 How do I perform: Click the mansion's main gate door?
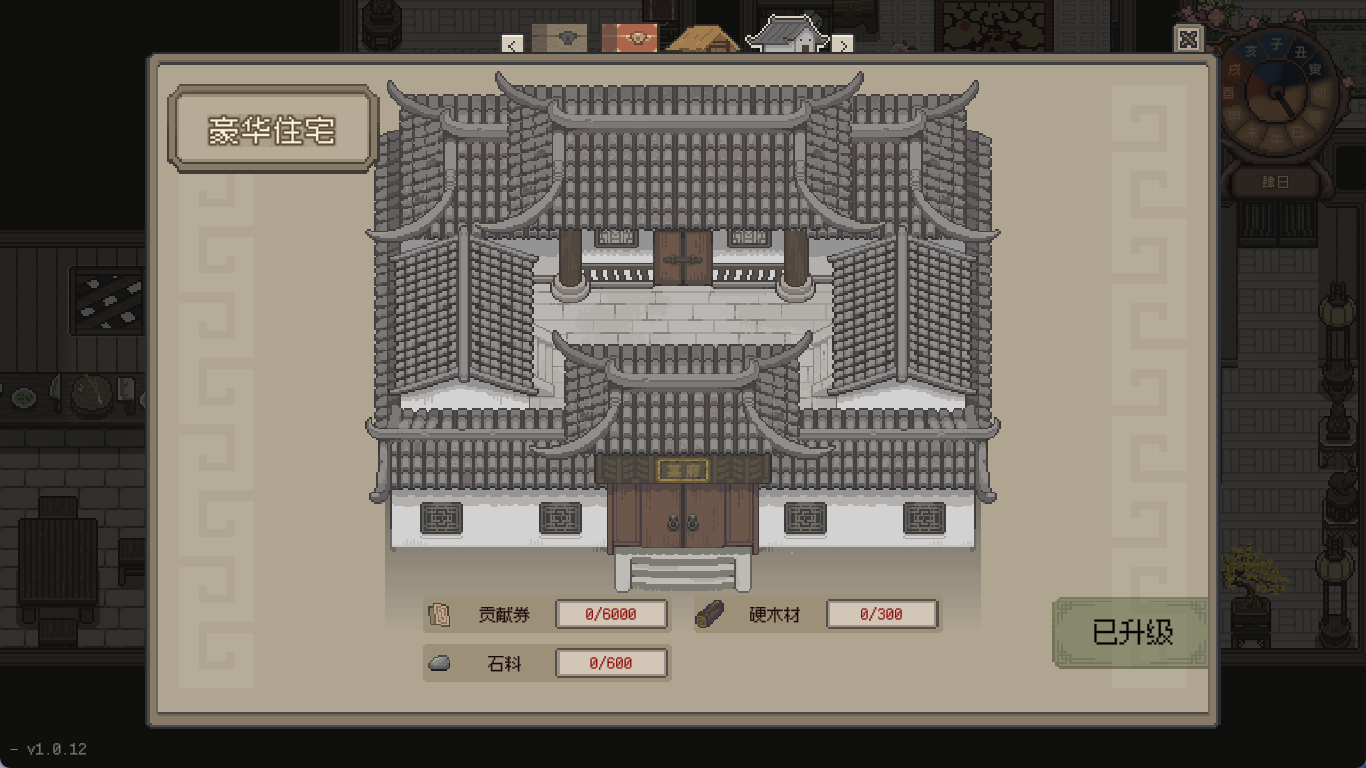[x=683, y=520]
